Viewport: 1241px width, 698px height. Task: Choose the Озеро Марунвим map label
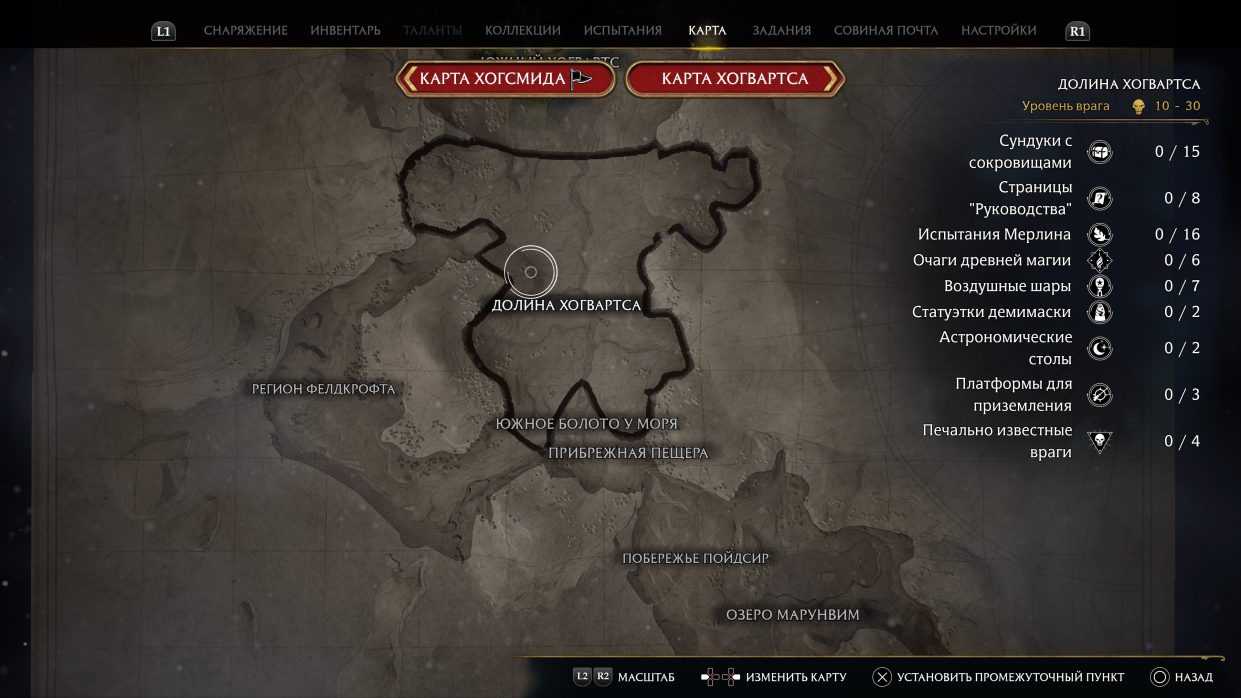click(792, 615)
